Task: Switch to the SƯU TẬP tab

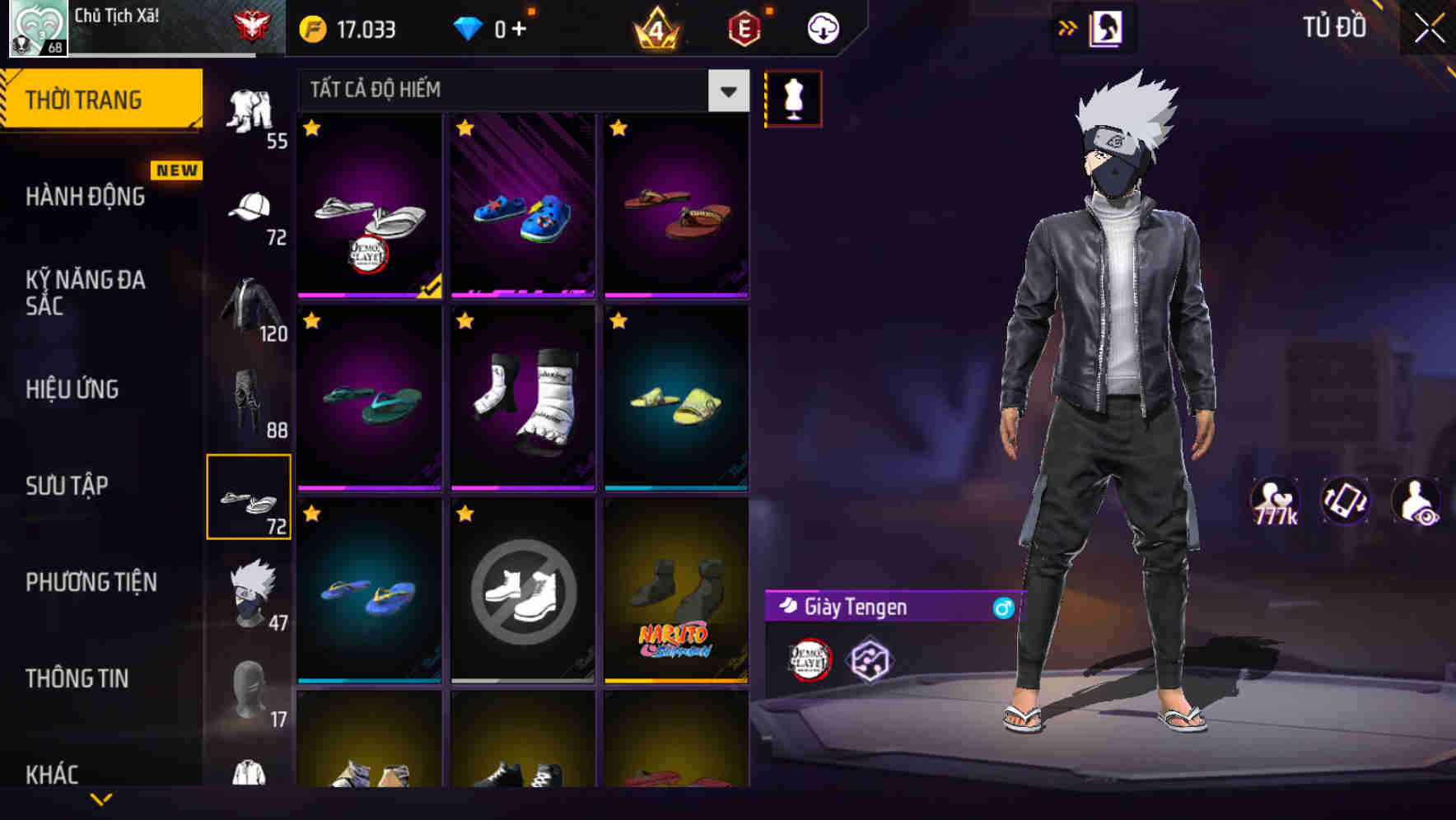Action: click(x=66, y=486)
